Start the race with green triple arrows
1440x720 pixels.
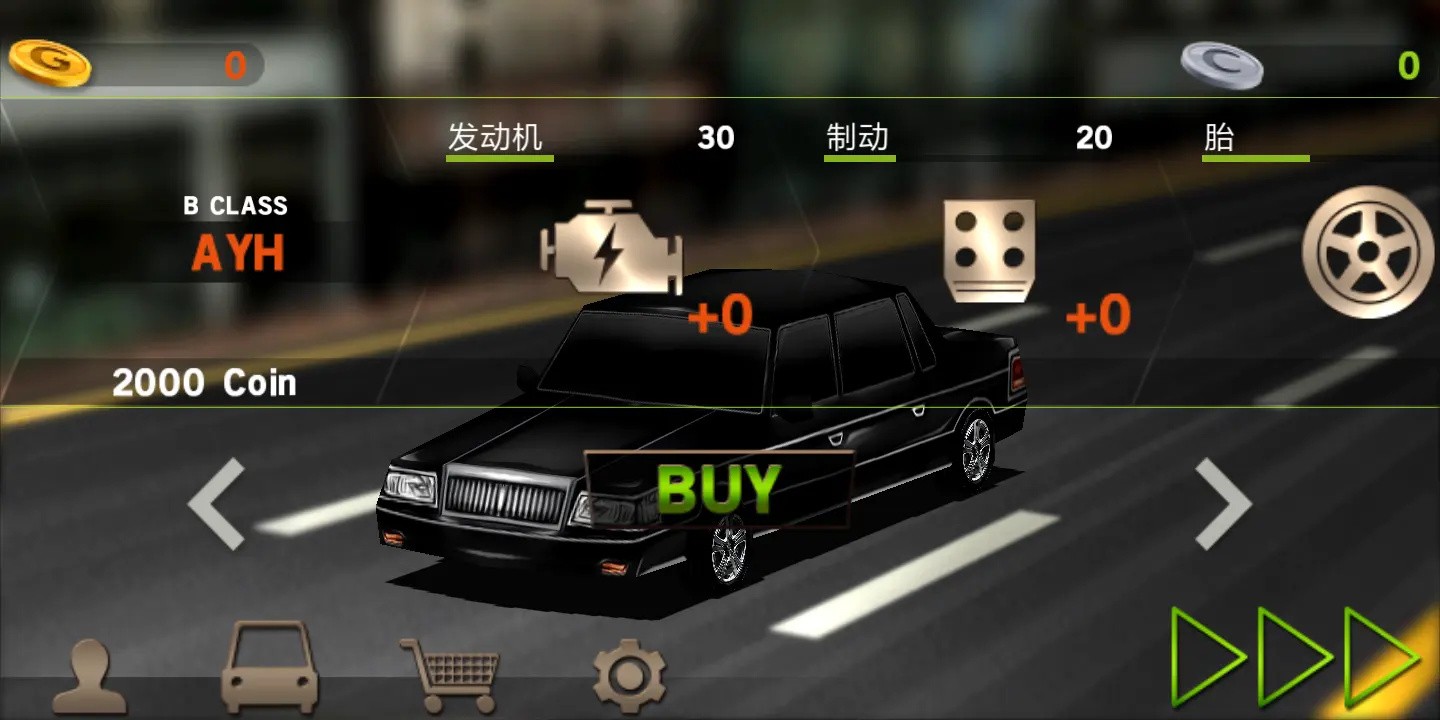click(1296, 657)
